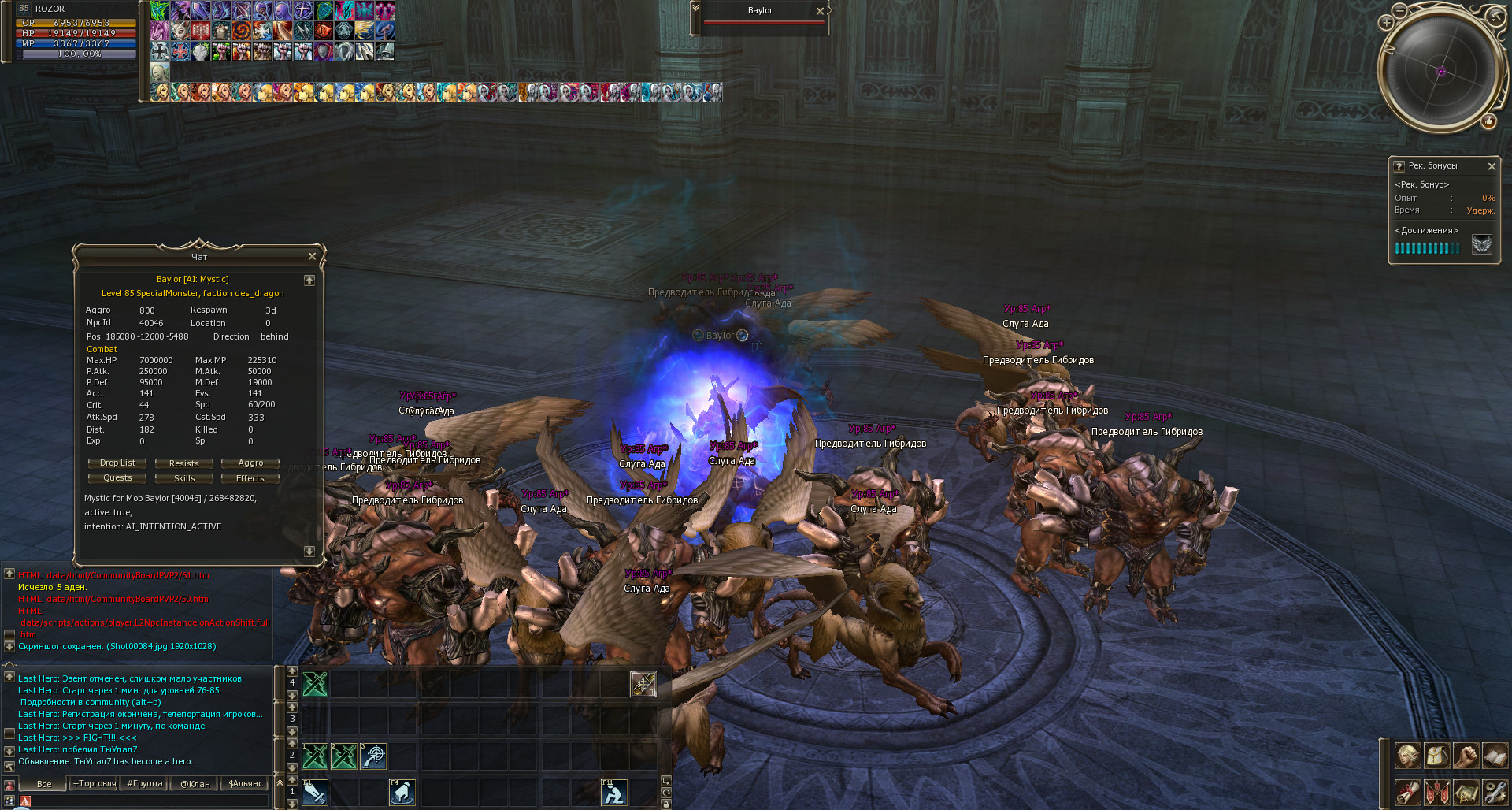This screenshot has height=810, width=1512.
Task: Open the Quests button in NPC info
Action: tap(117, 478)
